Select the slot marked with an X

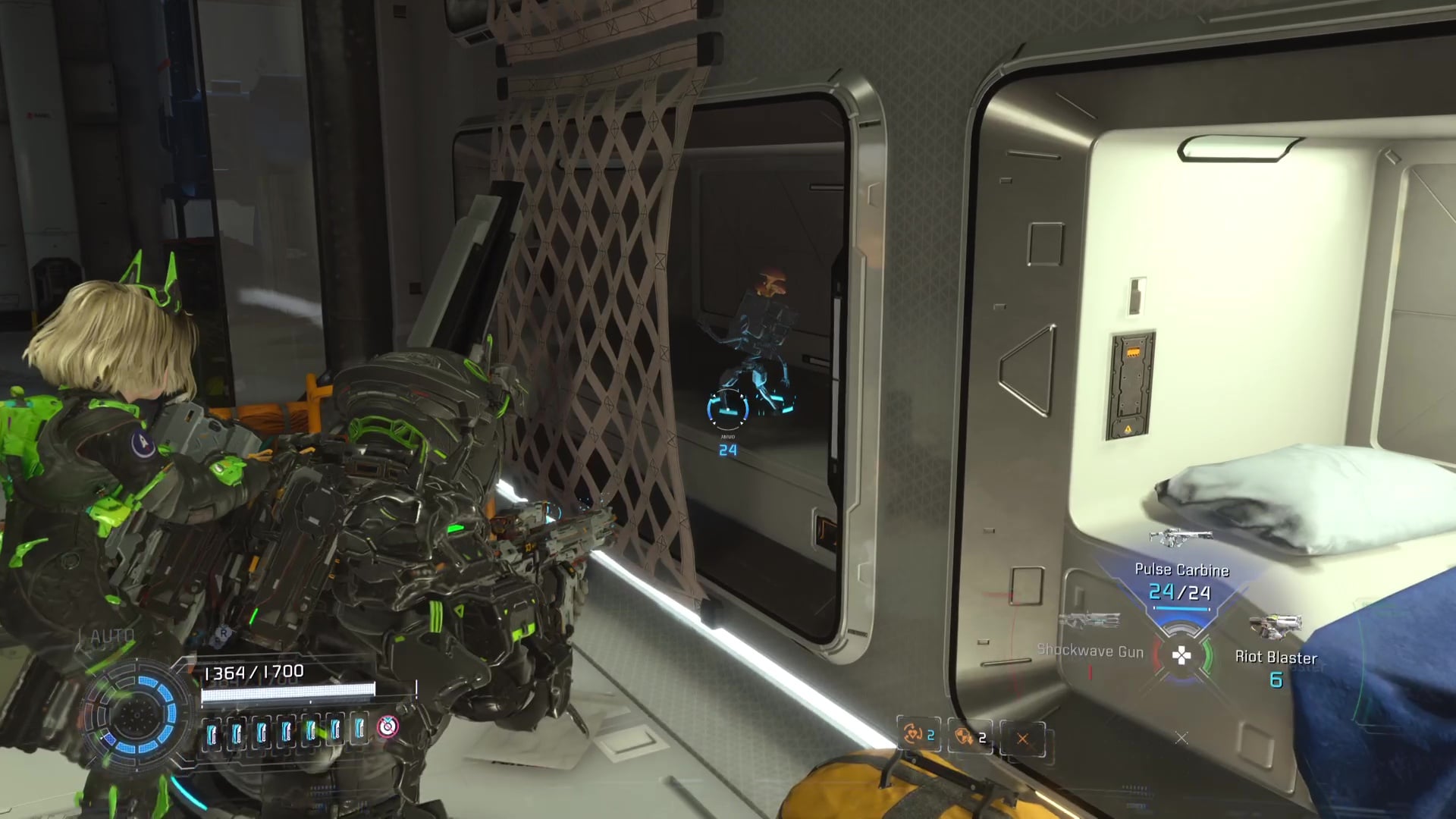tap(1022, 739)
